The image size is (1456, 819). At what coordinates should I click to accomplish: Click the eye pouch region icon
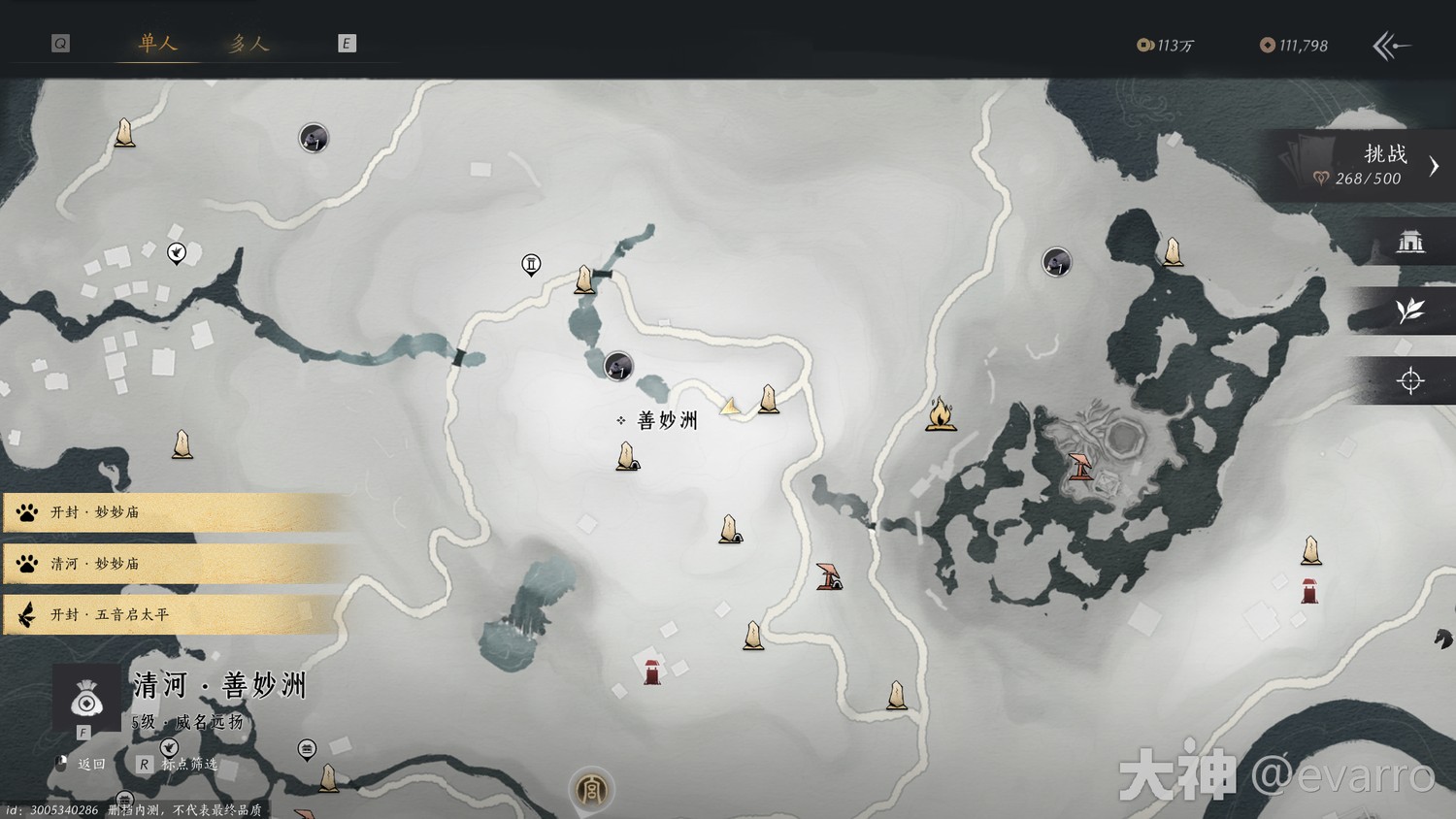(x=86, y=698)
